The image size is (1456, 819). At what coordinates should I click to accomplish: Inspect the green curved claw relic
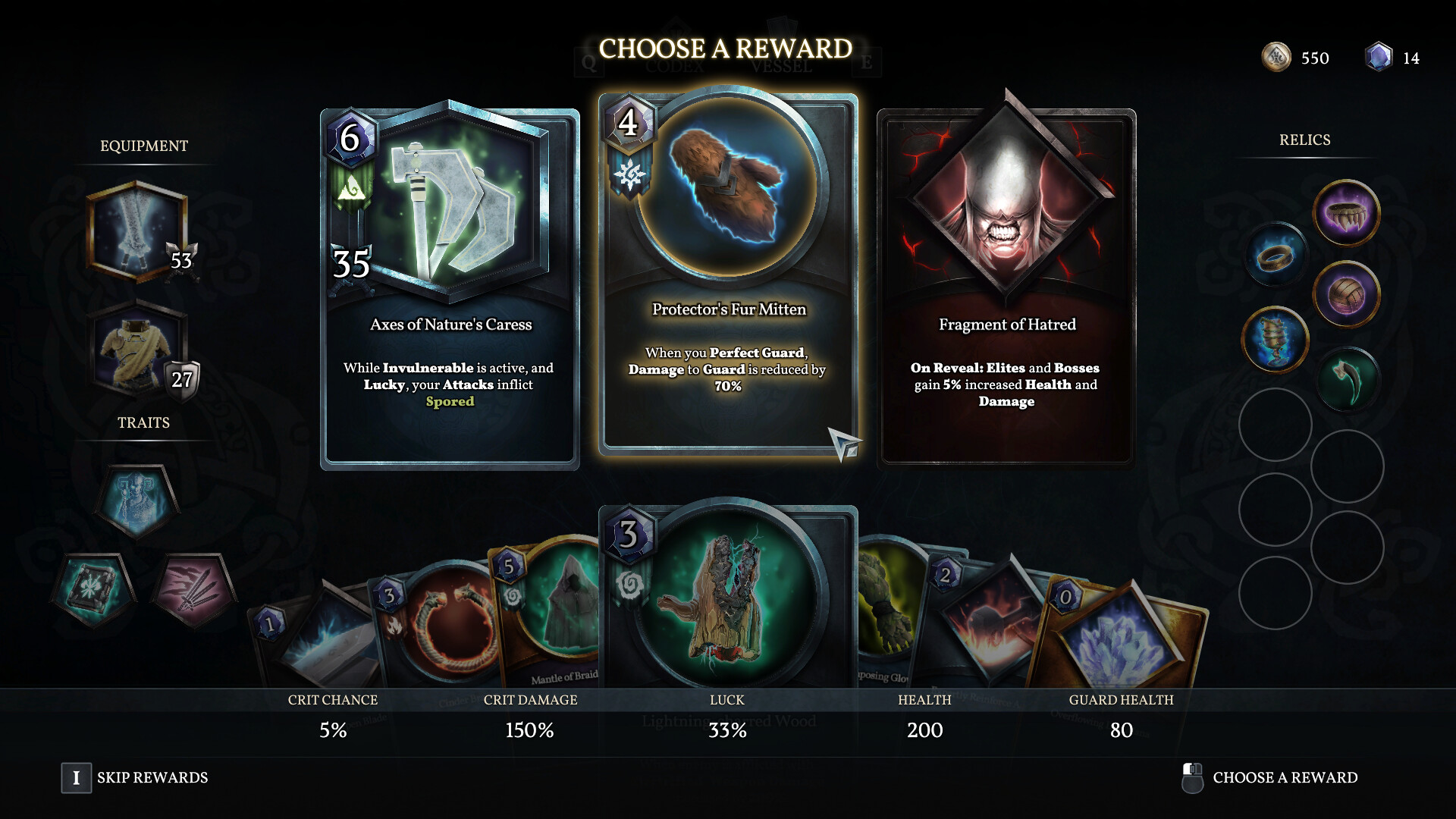coord(1347,379)
